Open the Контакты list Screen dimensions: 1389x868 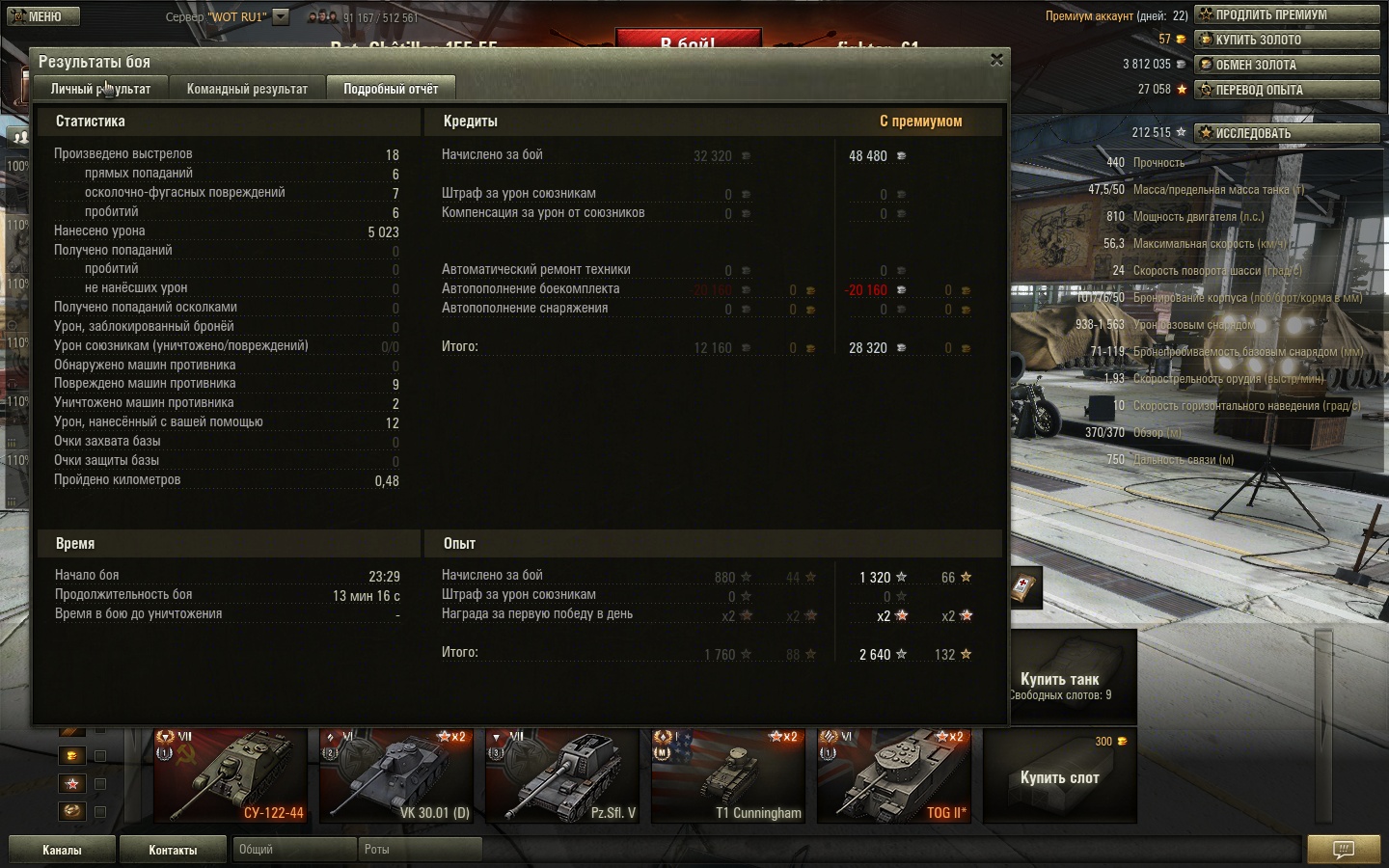173,850
